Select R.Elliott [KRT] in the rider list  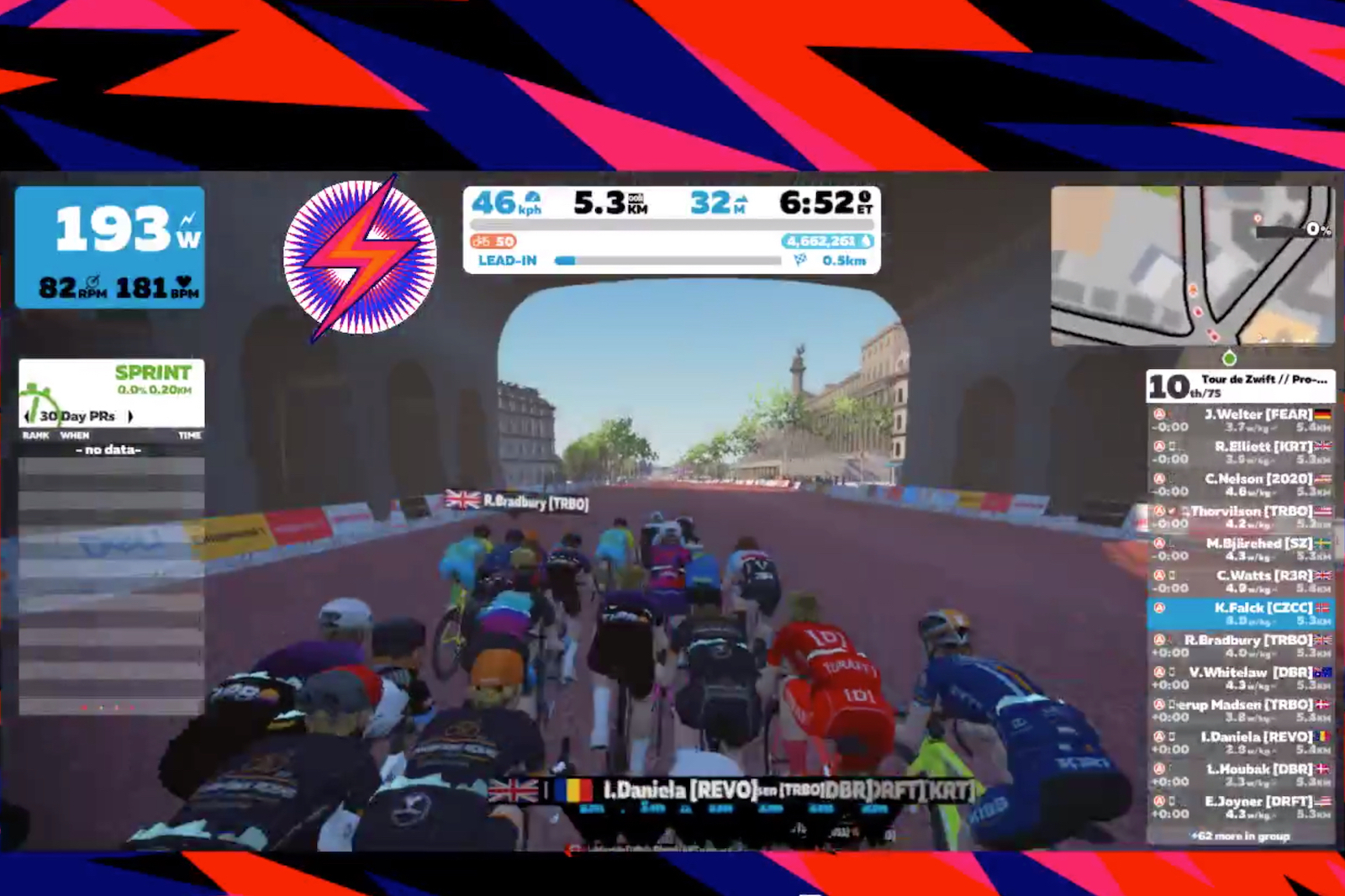[1240, 452]
